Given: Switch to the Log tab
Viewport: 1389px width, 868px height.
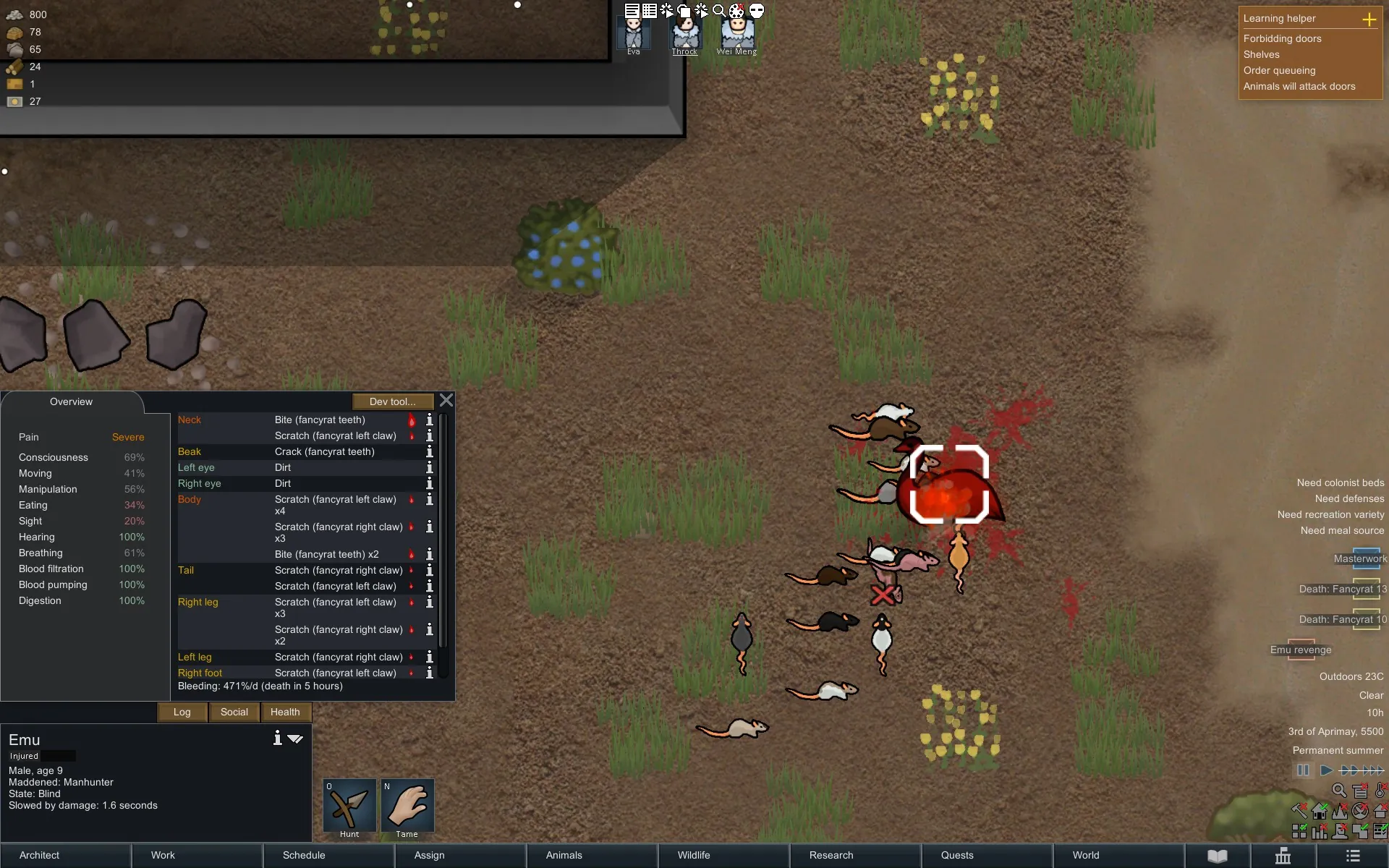Looking at the screenshot, I should tap(182, 712).
